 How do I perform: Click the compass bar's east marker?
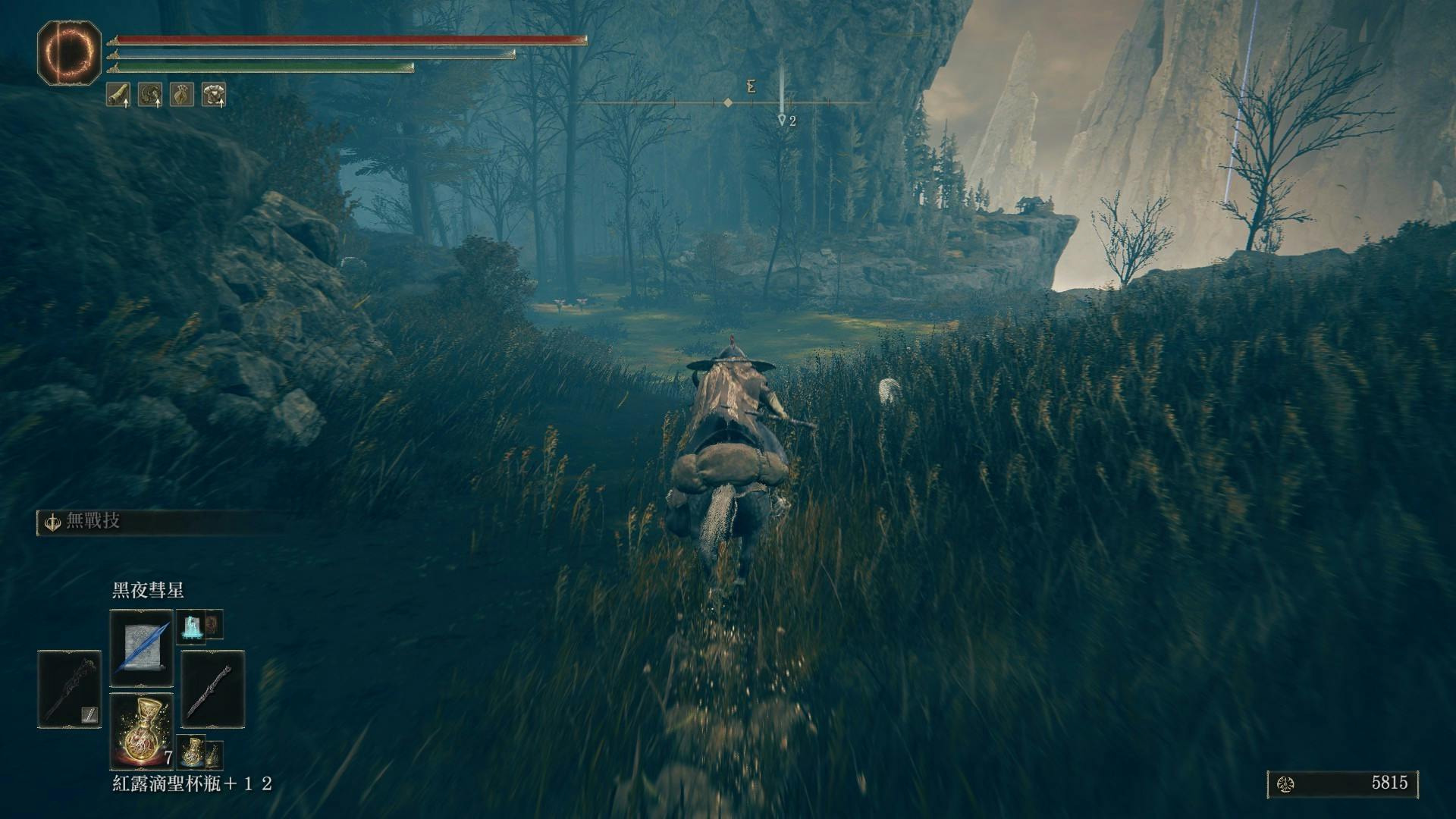click(x=751, y=87)
